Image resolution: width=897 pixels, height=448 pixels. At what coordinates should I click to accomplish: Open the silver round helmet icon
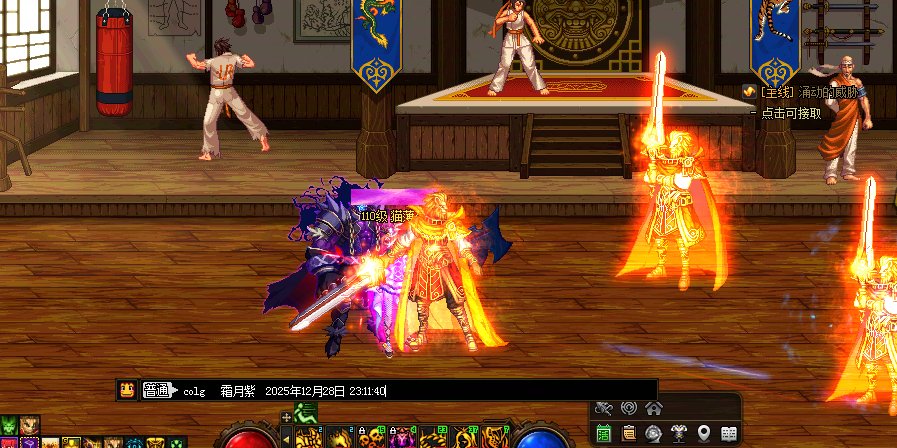[654, 433]
